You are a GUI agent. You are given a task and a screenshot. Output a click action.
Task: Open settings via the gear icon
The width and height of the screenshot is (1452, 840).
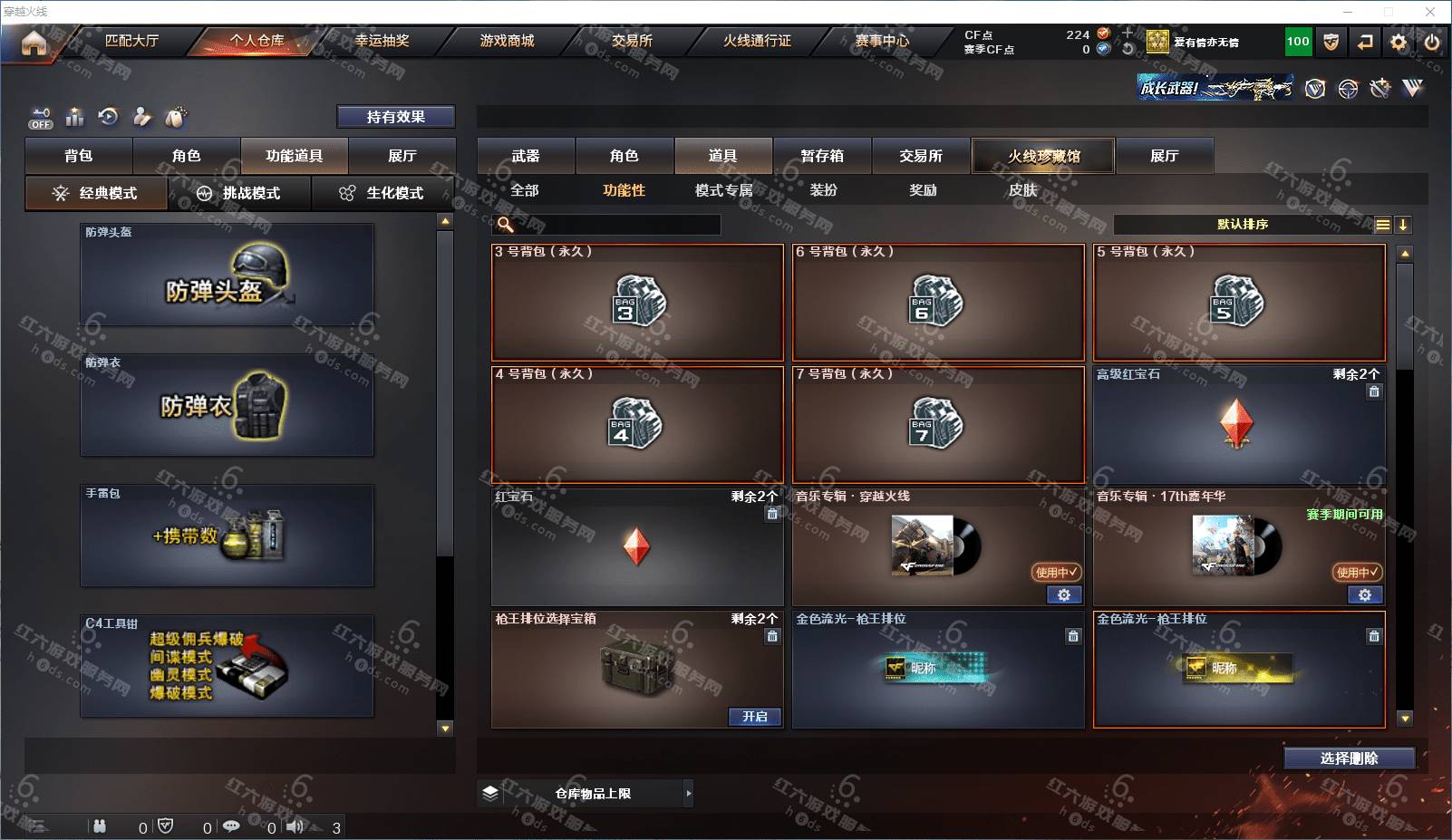1399,43
